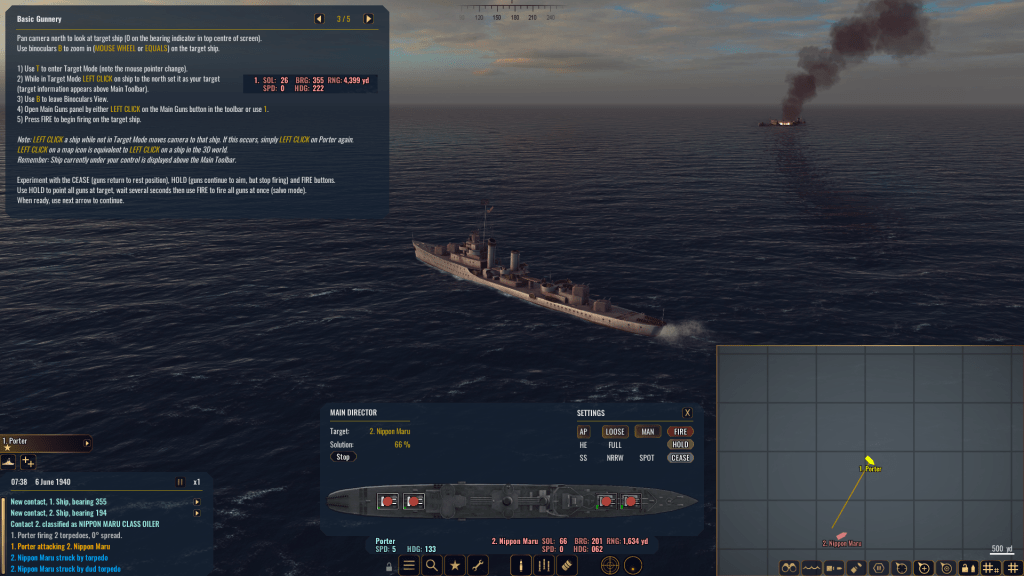This screenshot has width=1024, height=576.
Task: Order CEASE fire on the main guns
Action: pos(680,457)
